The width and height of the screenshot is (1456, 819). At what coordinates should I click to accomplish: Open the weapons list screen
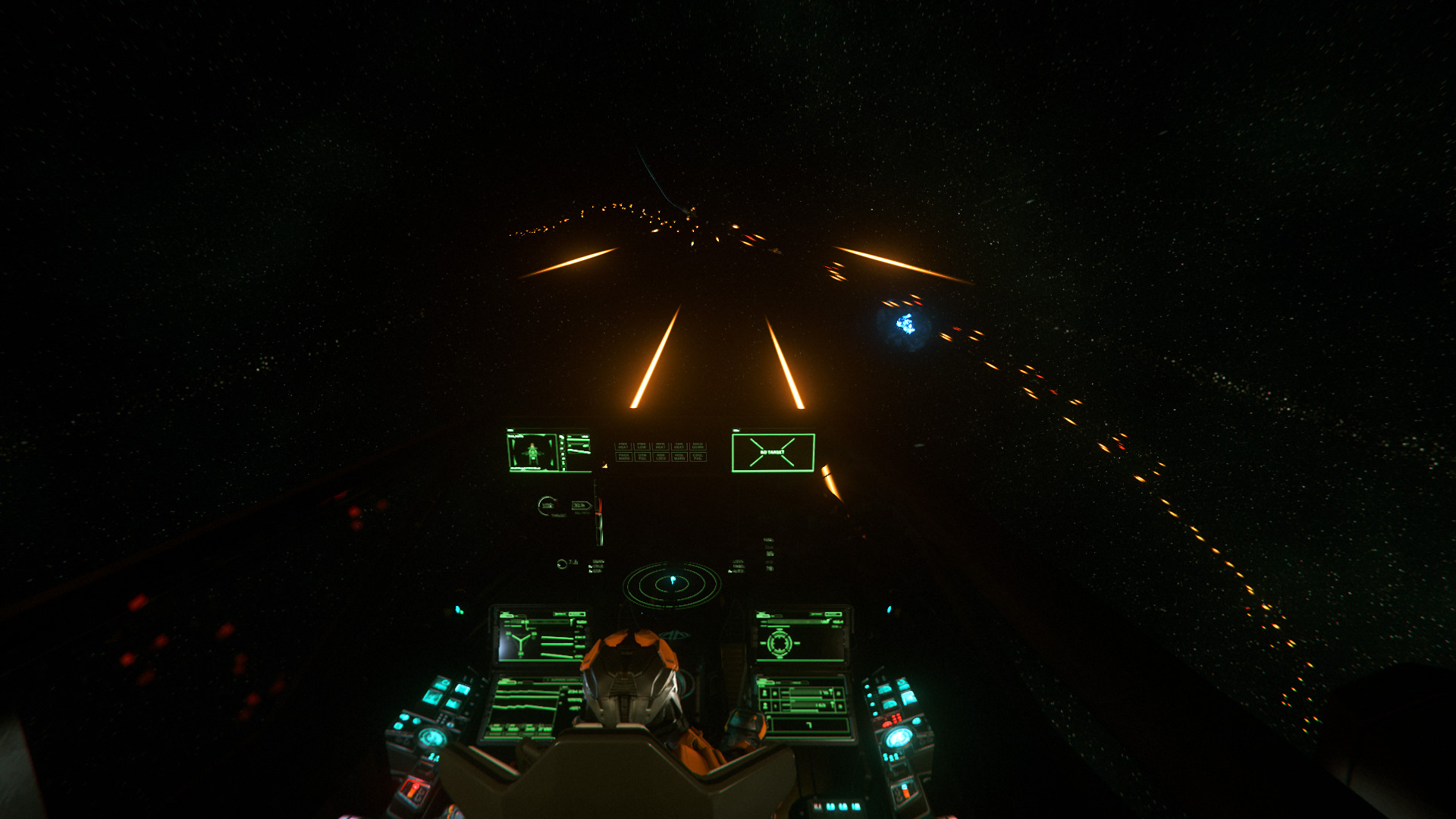pos(803,705)
